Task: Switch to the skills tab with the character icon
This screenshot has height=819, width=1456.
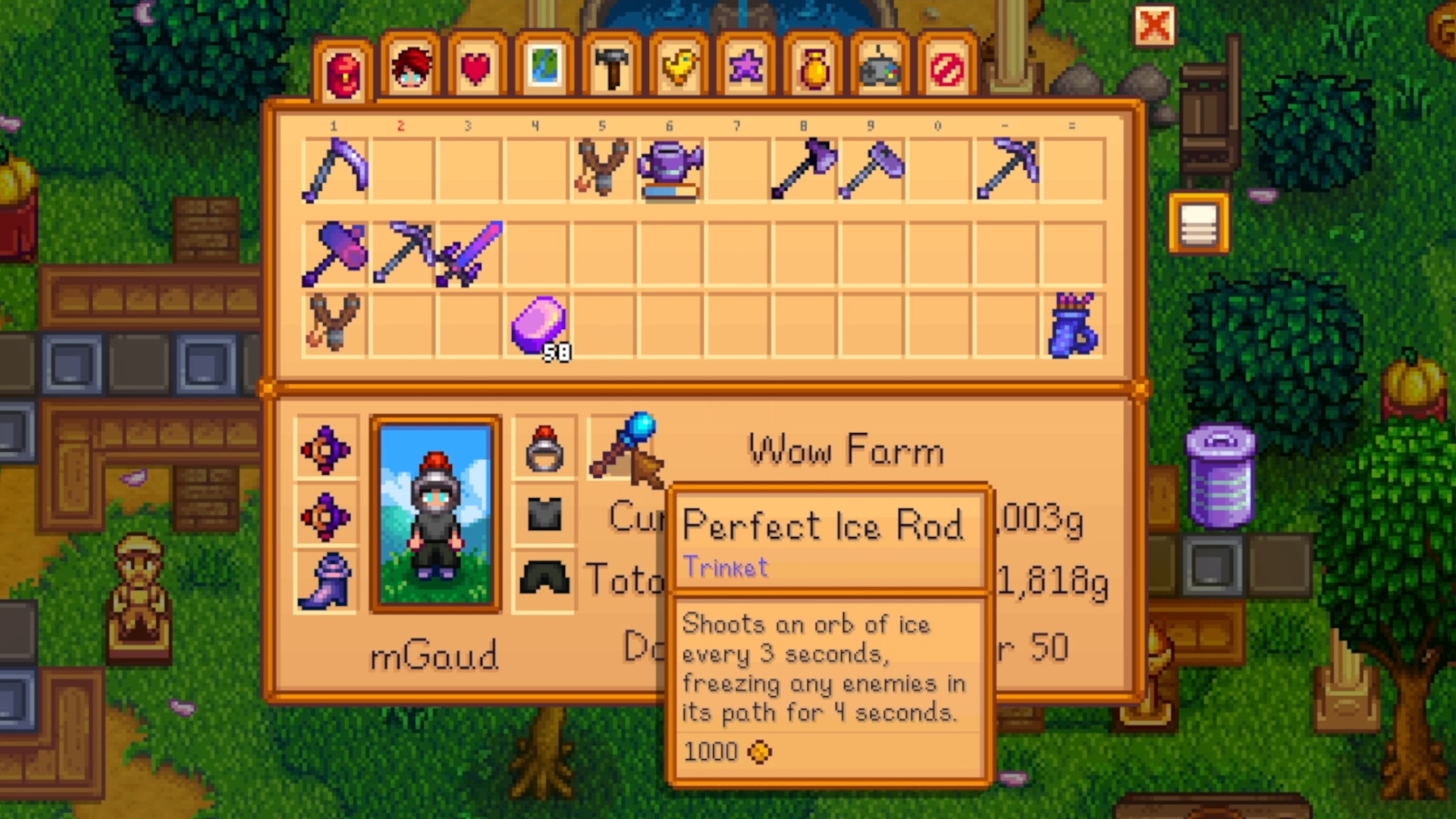Action: [x=410, y=68]
